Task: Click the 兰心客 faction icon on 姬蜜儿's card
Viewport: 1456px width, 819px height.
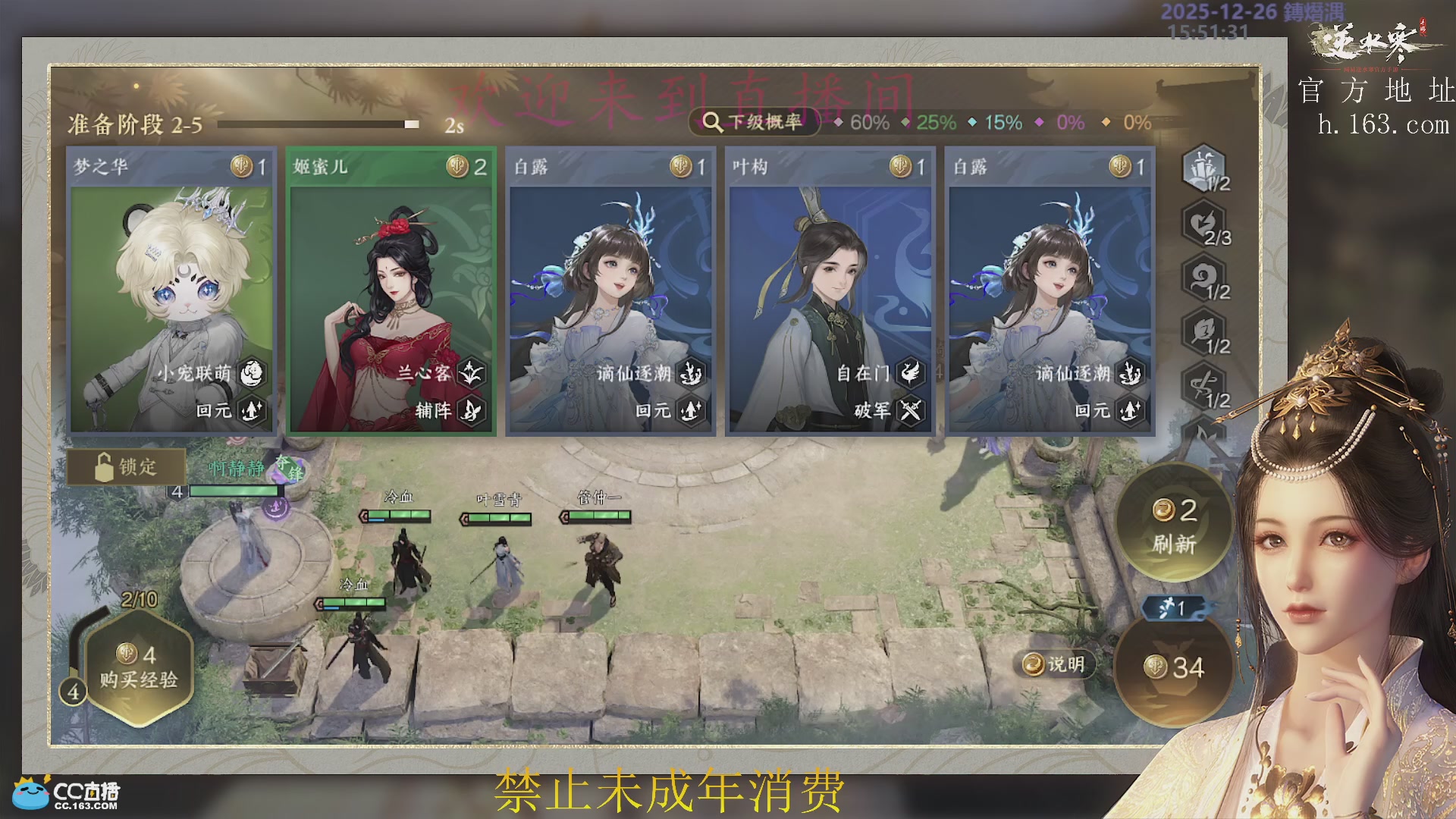Action: [472, 373]
